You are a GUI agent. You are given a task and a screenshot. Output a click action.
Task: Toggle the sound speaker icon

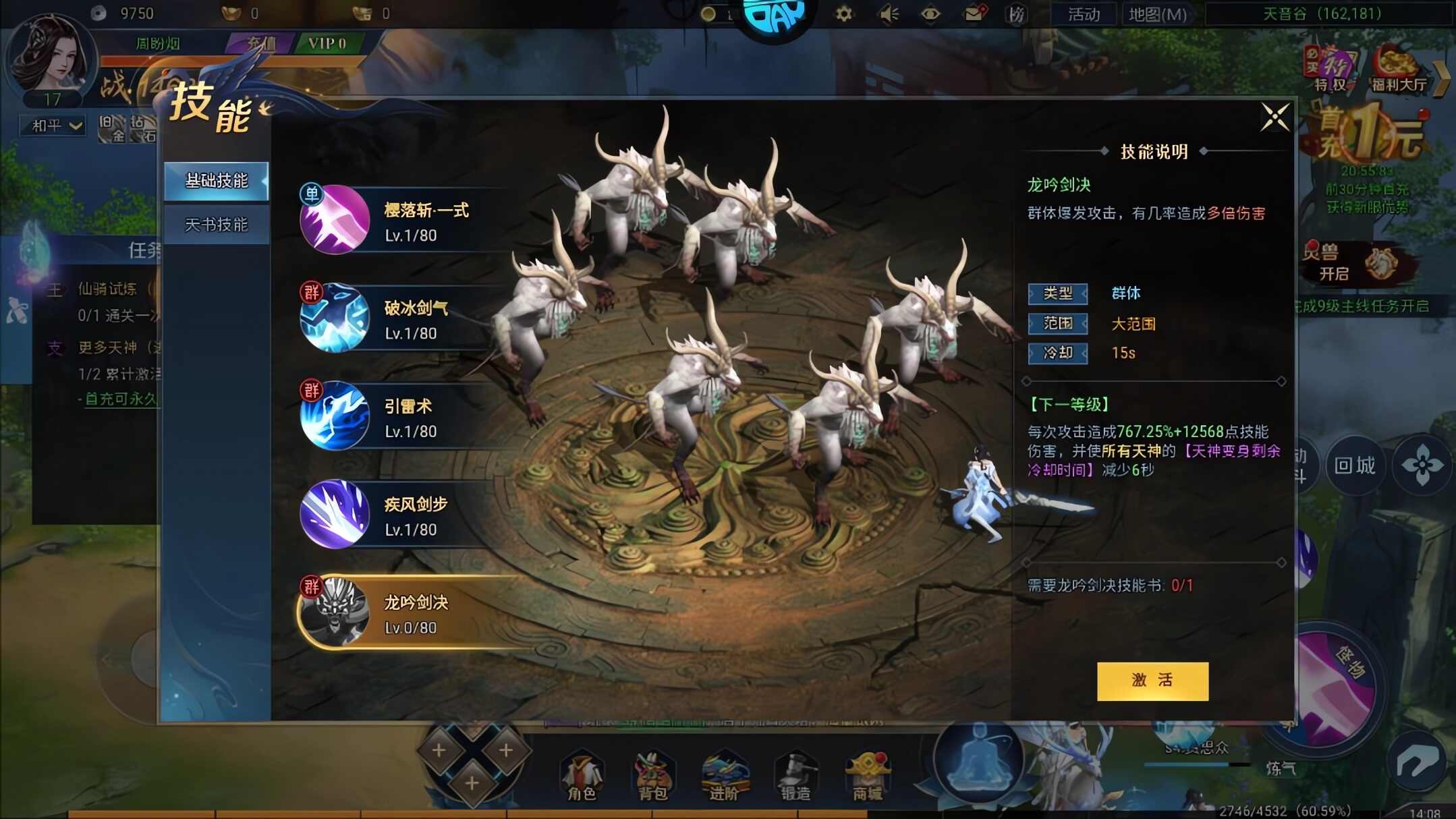tap(887, 13)
